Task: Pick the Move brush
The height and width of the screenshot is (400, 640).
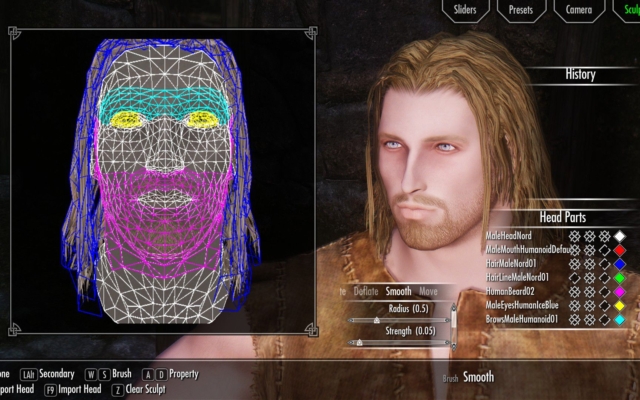Action: pyautogui.click(x=428, y=292)
